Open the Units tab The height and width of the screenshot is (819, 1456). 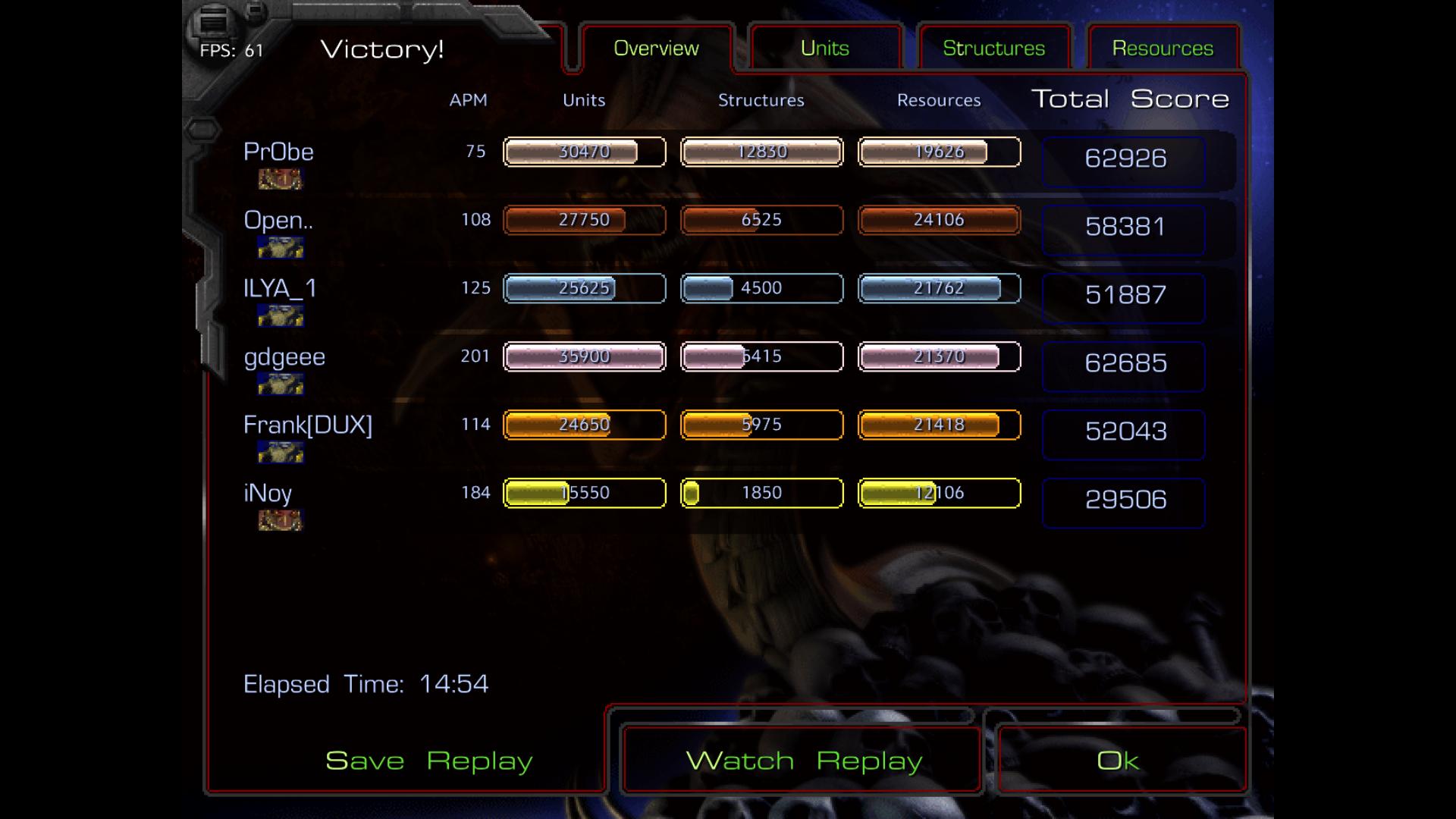(x=825, y=49)
